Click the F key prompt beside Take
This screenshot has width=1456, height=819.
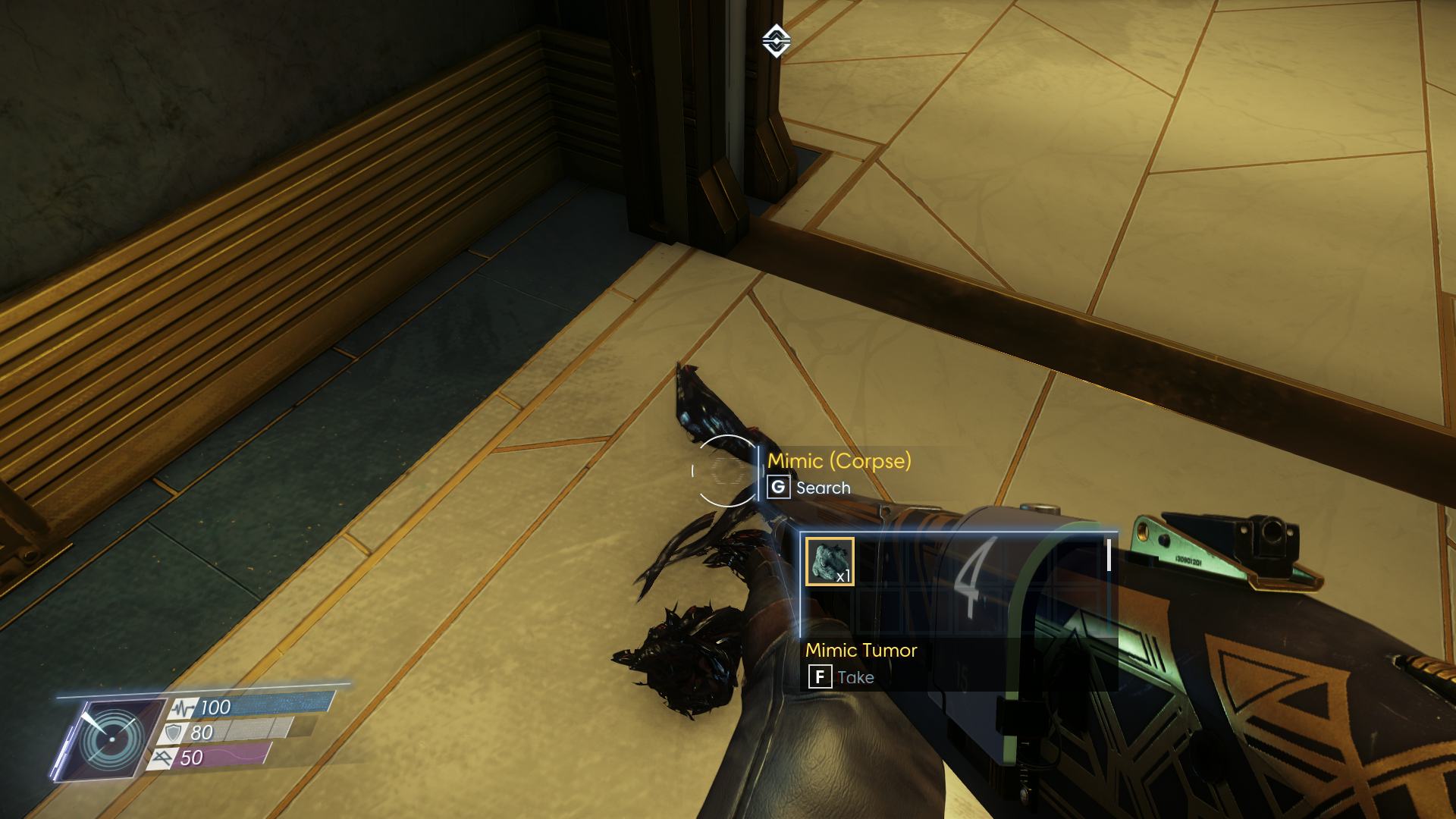tap(821, 676)
